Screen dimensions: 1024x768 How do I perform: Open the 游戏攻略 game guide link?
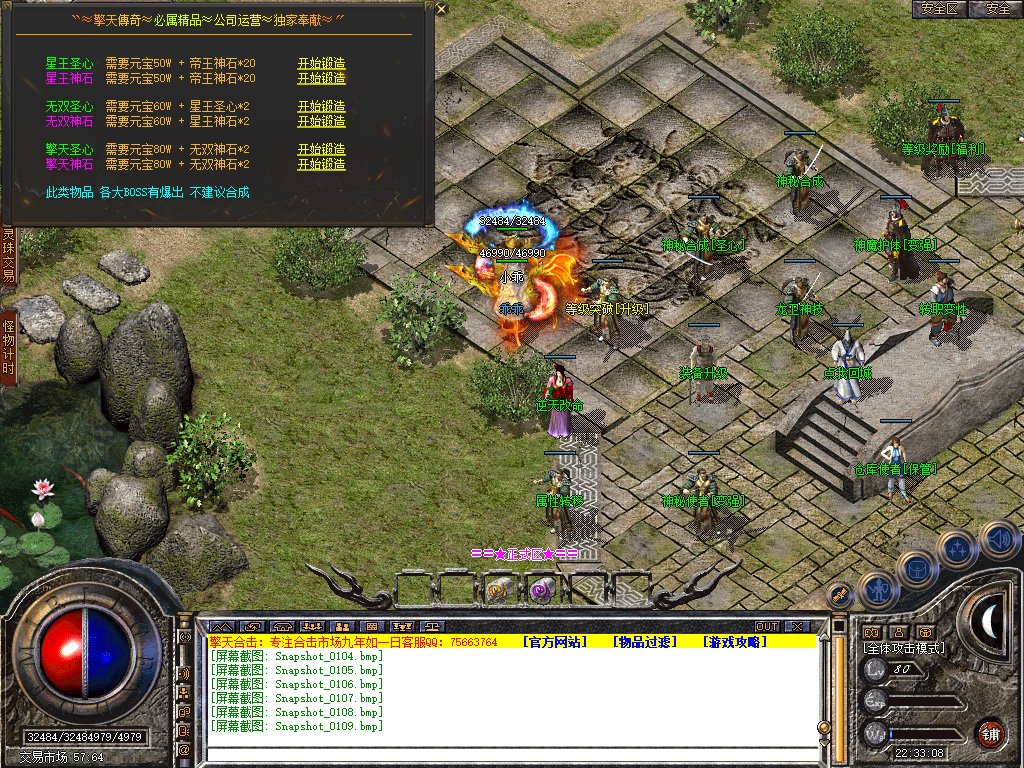click(735, 642)
